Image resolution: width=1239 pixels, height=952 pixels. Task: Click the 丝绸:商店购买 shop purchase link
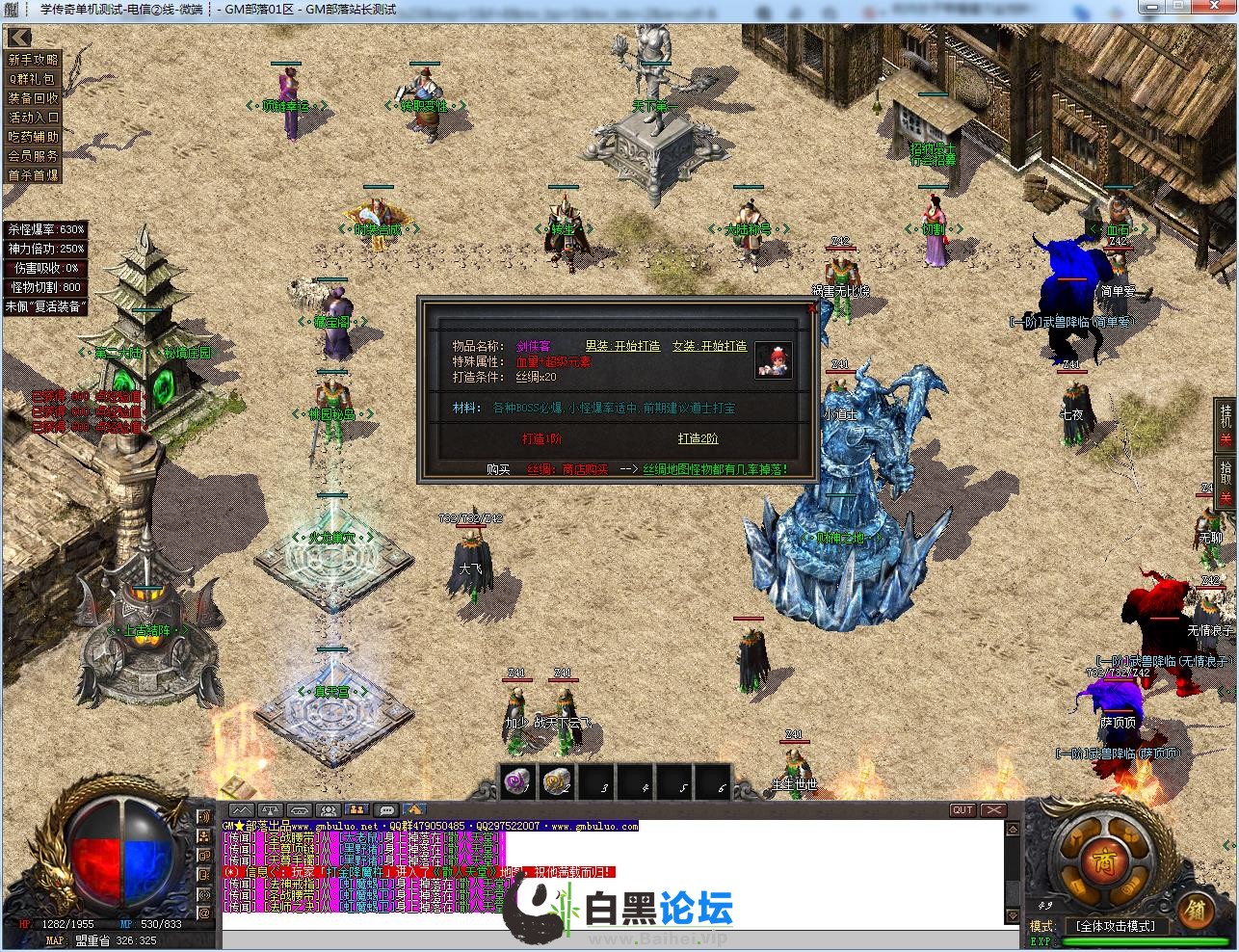pos(567,469)
